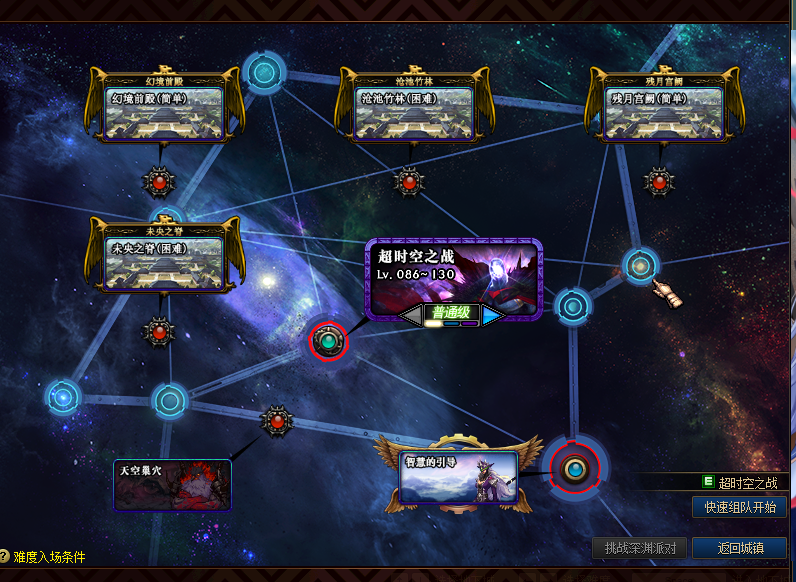Viewport: 796px width, 582px height.
Task: Return to town with 返回城镇
Action: point(739,548)
